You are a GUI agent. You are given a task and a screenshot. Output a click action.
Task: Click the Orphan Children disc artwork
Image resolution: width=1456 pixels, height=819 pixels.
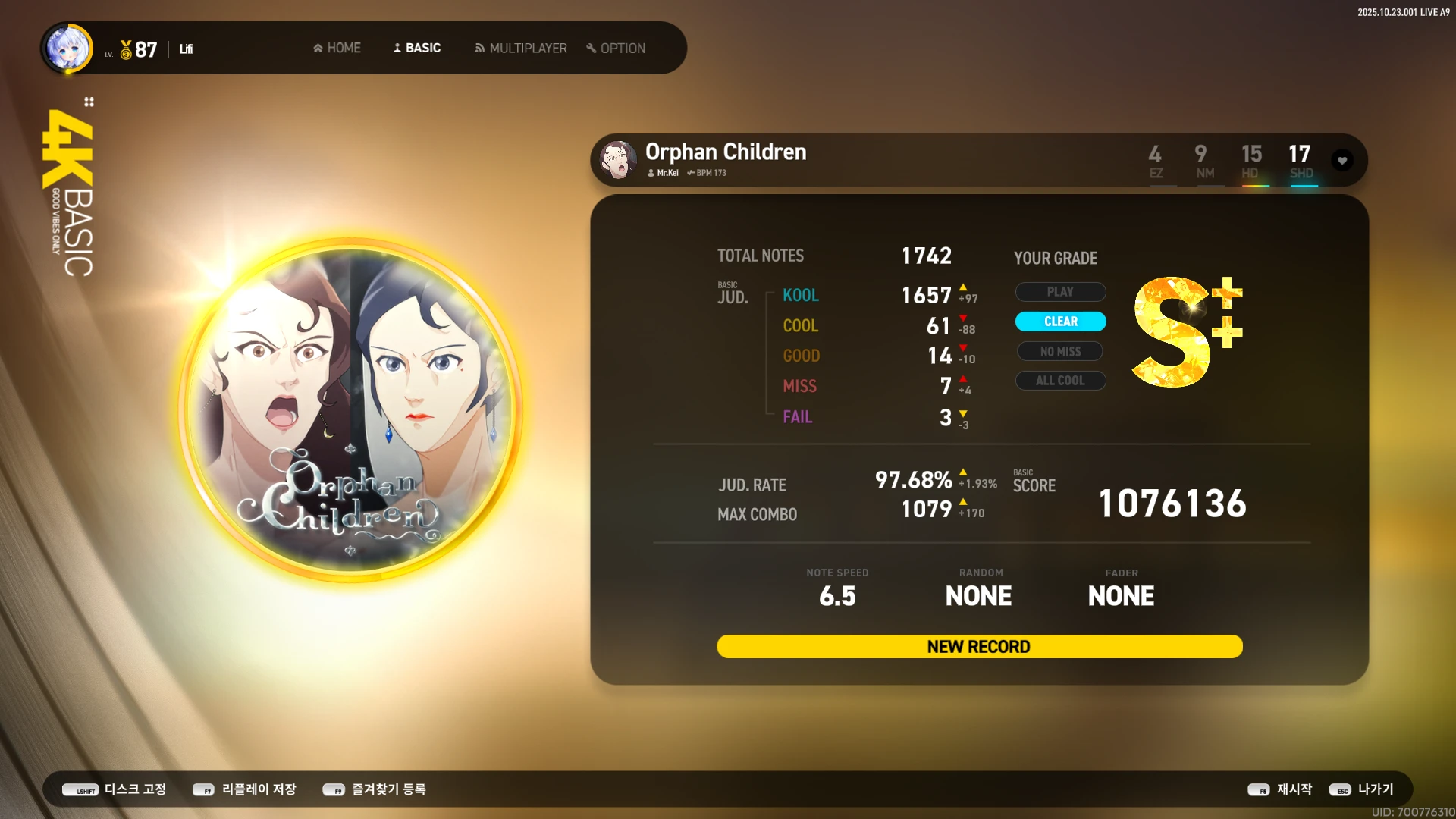point(350,410)
